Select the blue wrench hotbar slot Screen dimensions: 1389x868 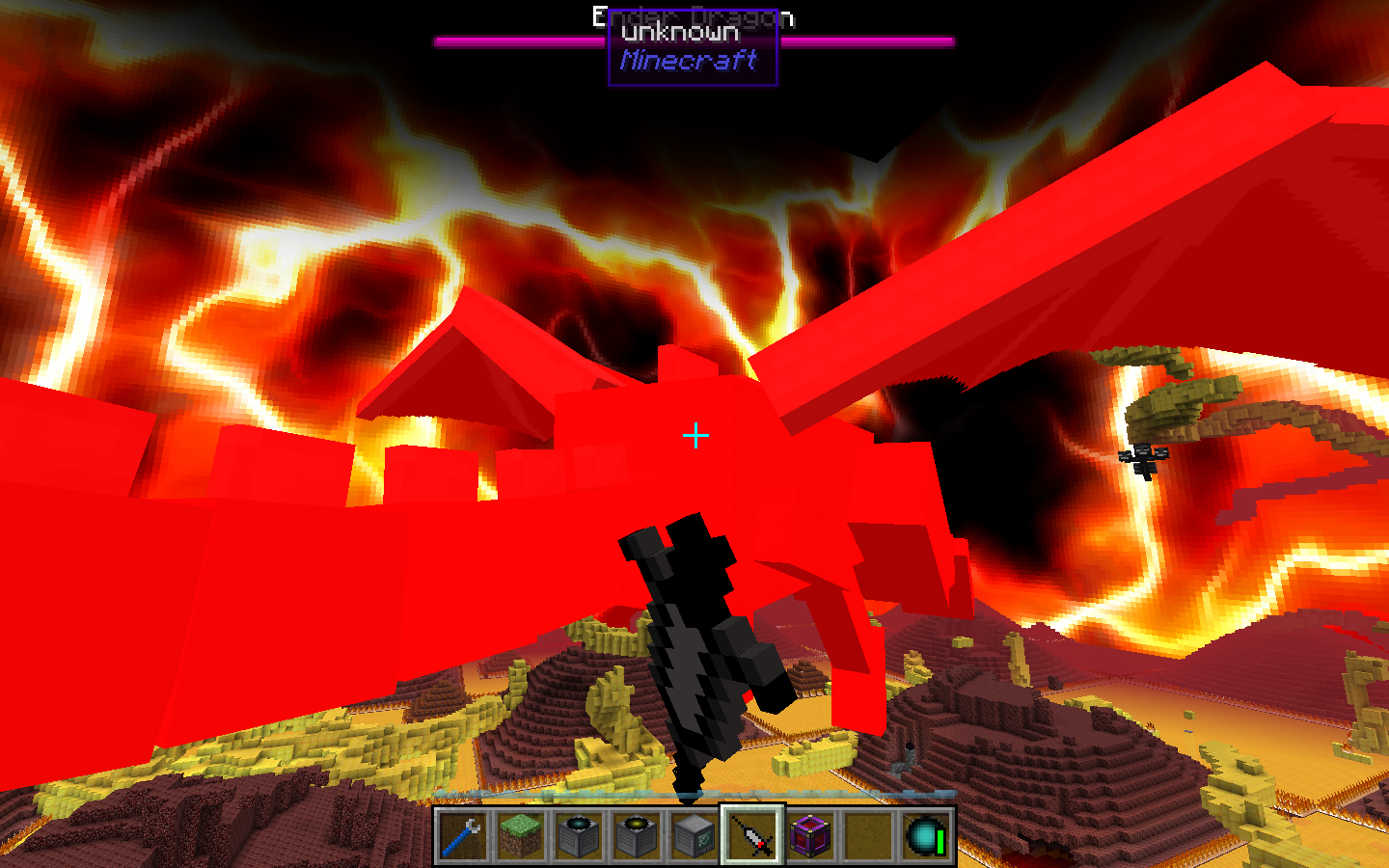pyautogui.click(x=463, y=835)
